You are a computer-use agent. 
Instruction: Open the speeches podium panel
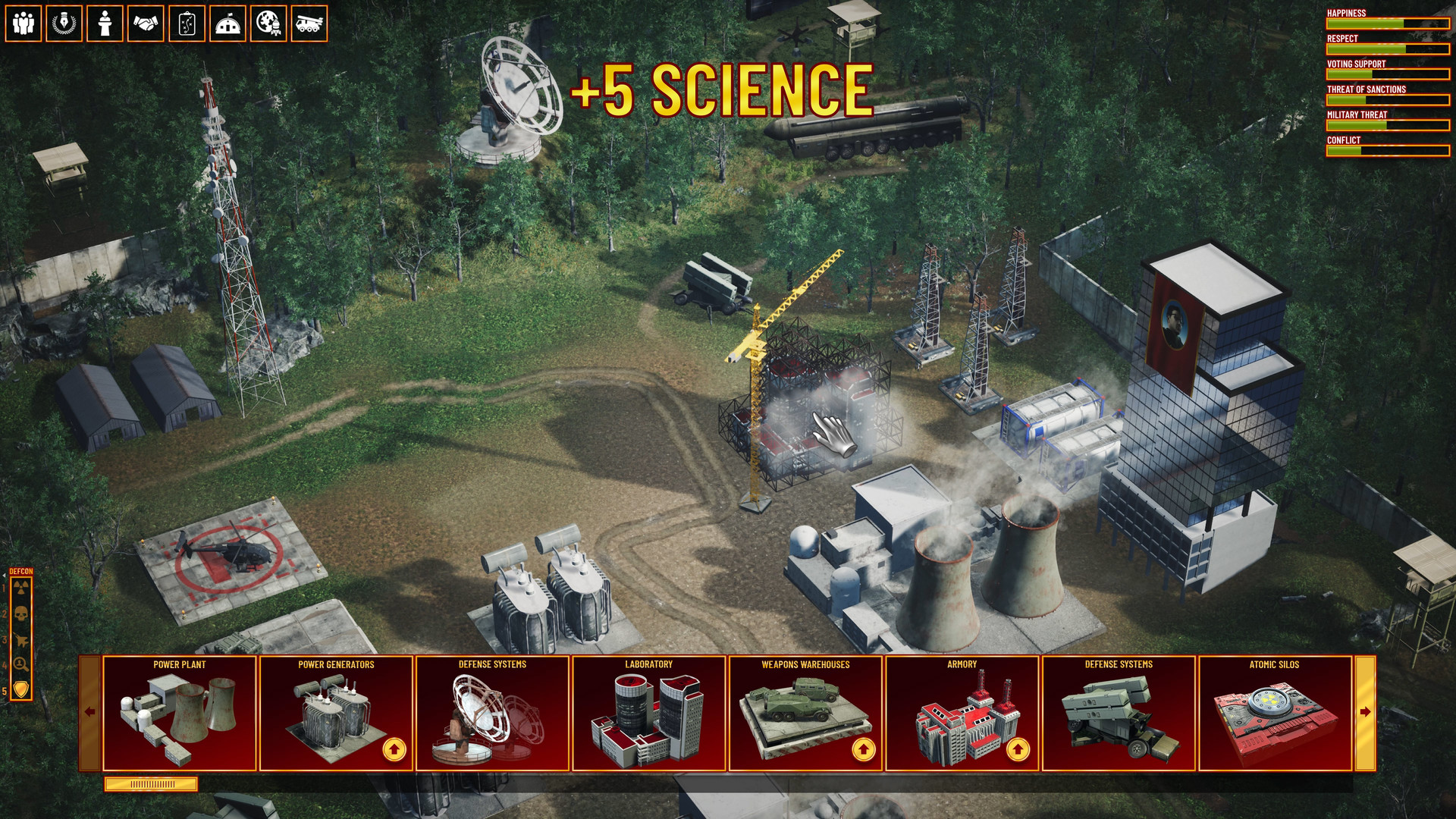click(x=103, y=24)
